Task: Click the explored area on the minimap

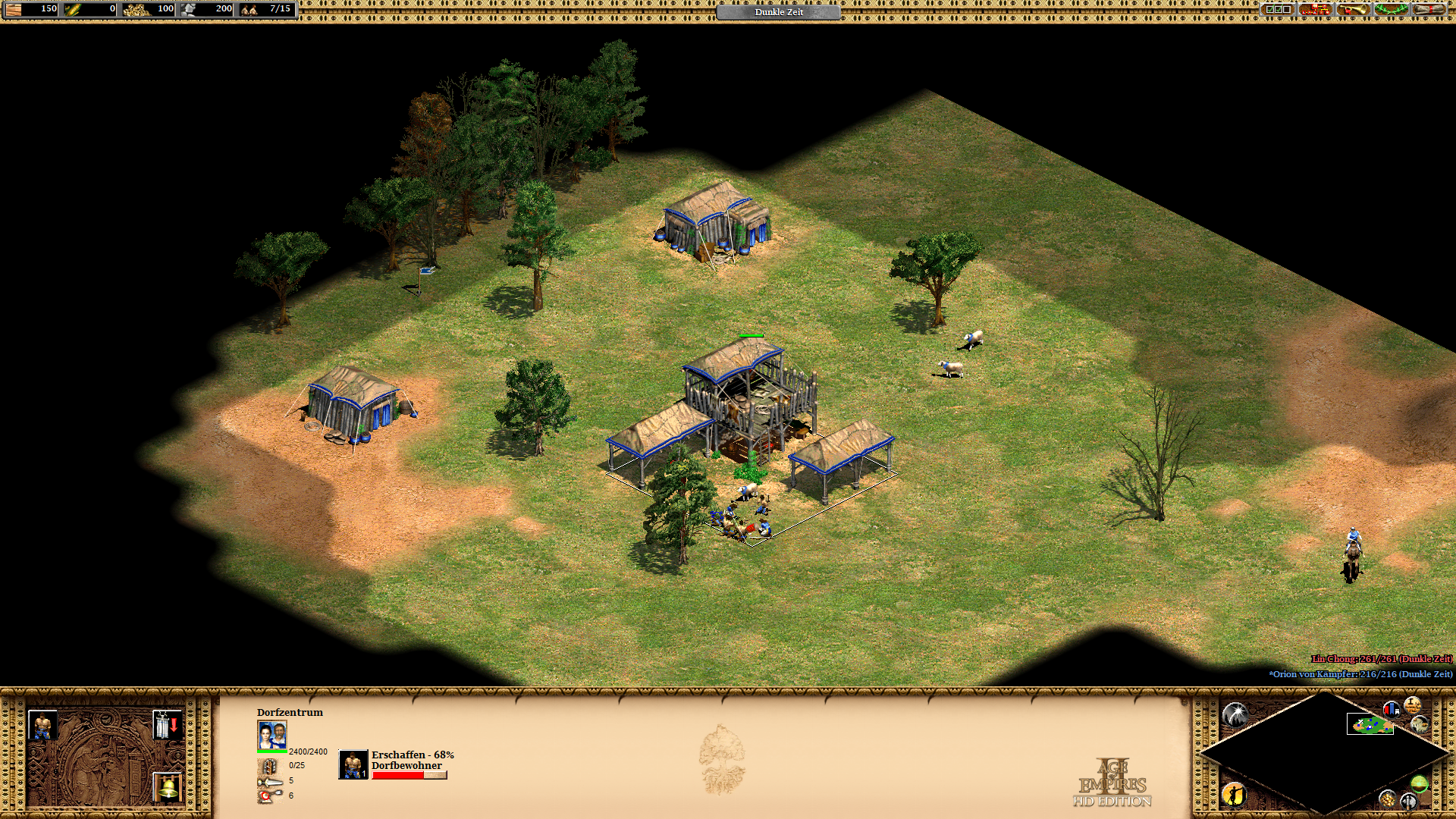Action: click(1370, 725)
